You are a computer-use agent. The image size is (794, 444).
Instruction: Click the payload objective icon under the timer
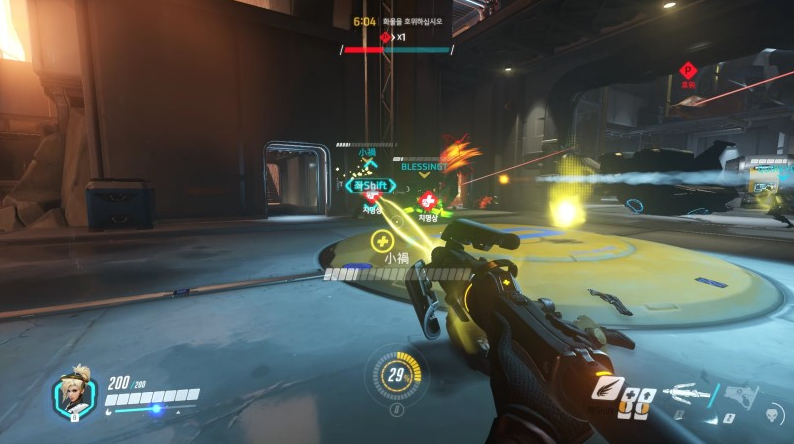(385, 37)
